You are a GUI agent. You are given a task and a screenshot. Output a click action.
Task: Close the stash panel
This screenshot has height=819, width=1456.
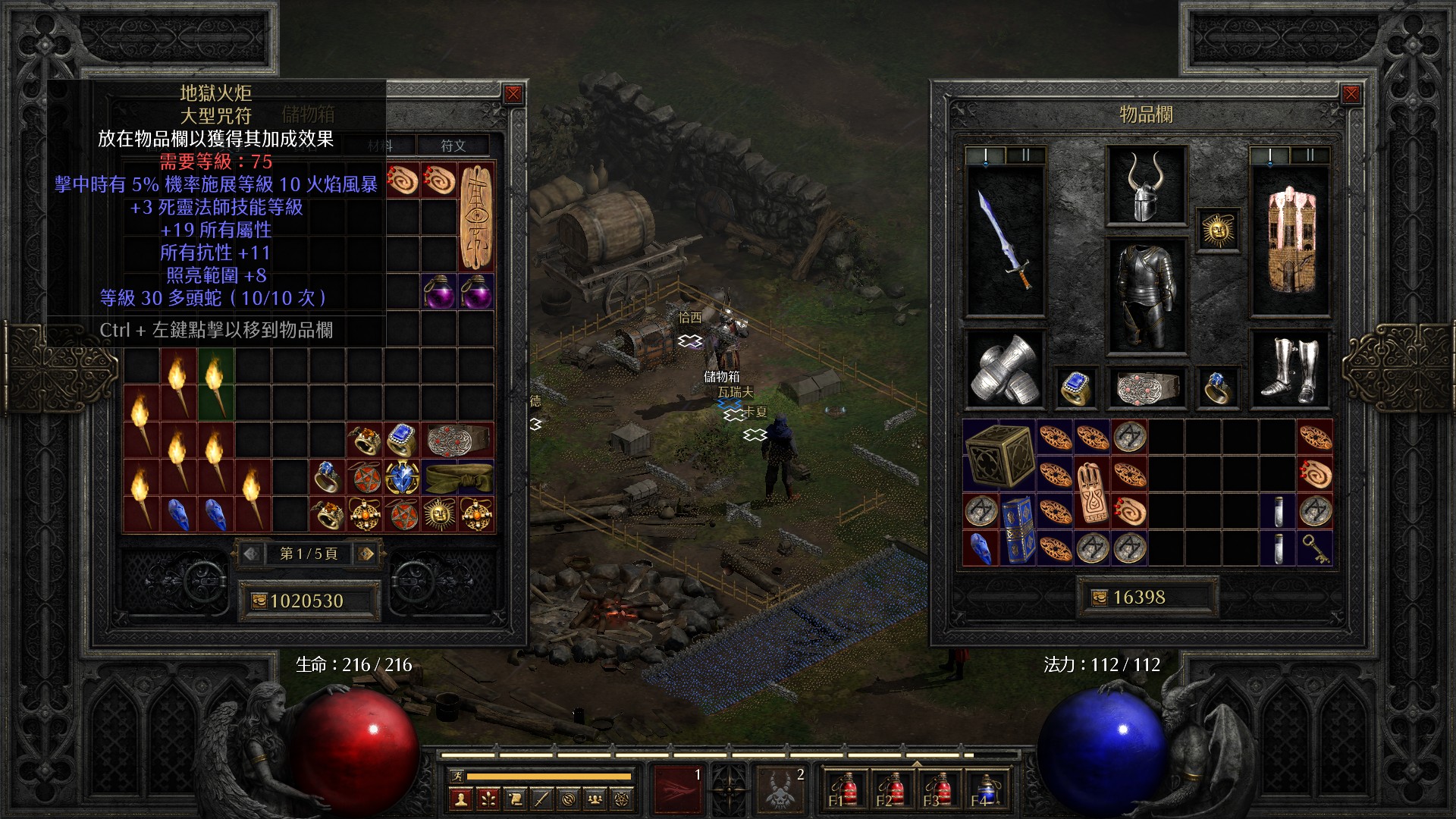click(513, 94)
